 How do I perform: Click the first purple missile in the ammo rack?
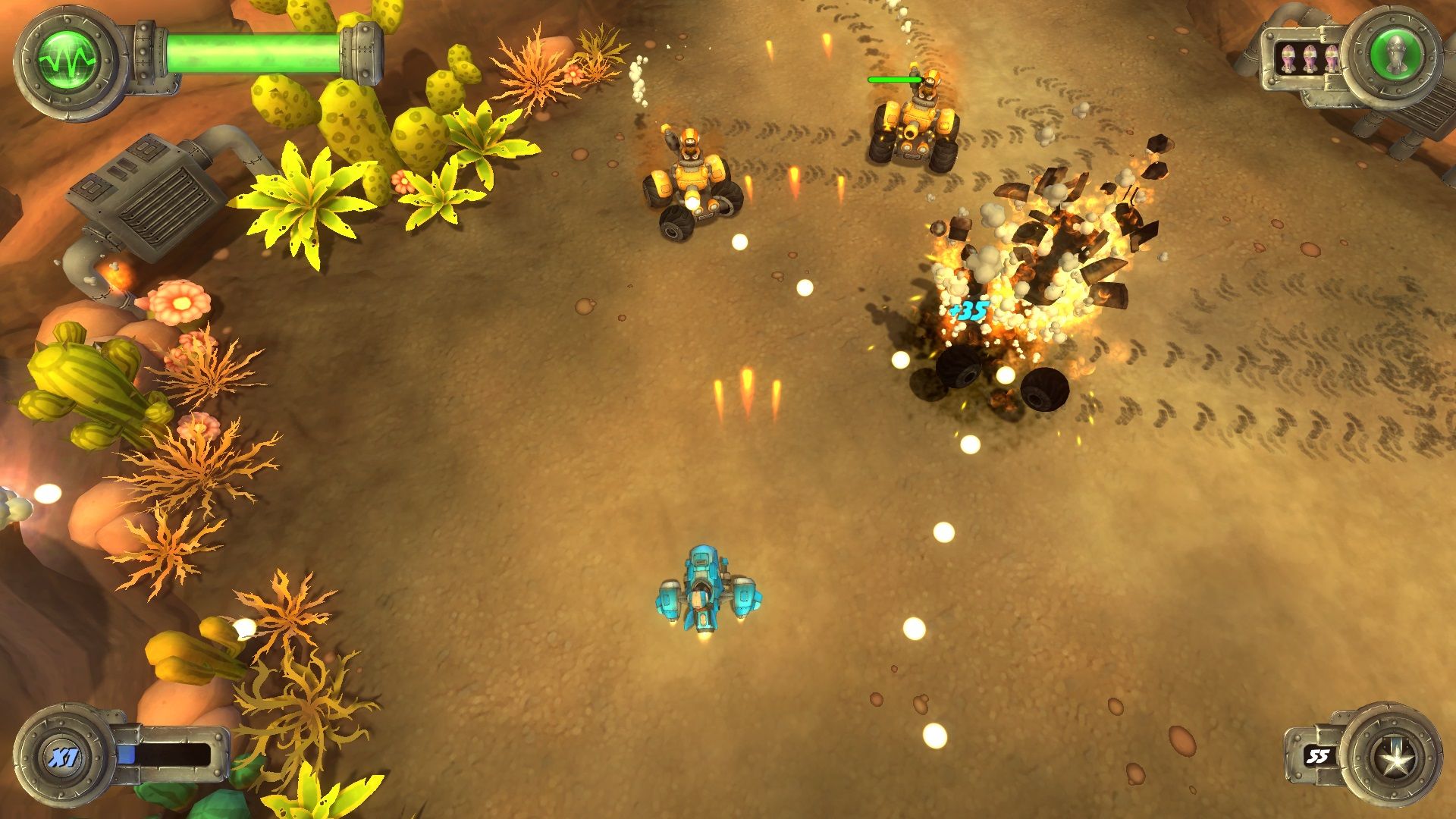[x=1289, y=58]
